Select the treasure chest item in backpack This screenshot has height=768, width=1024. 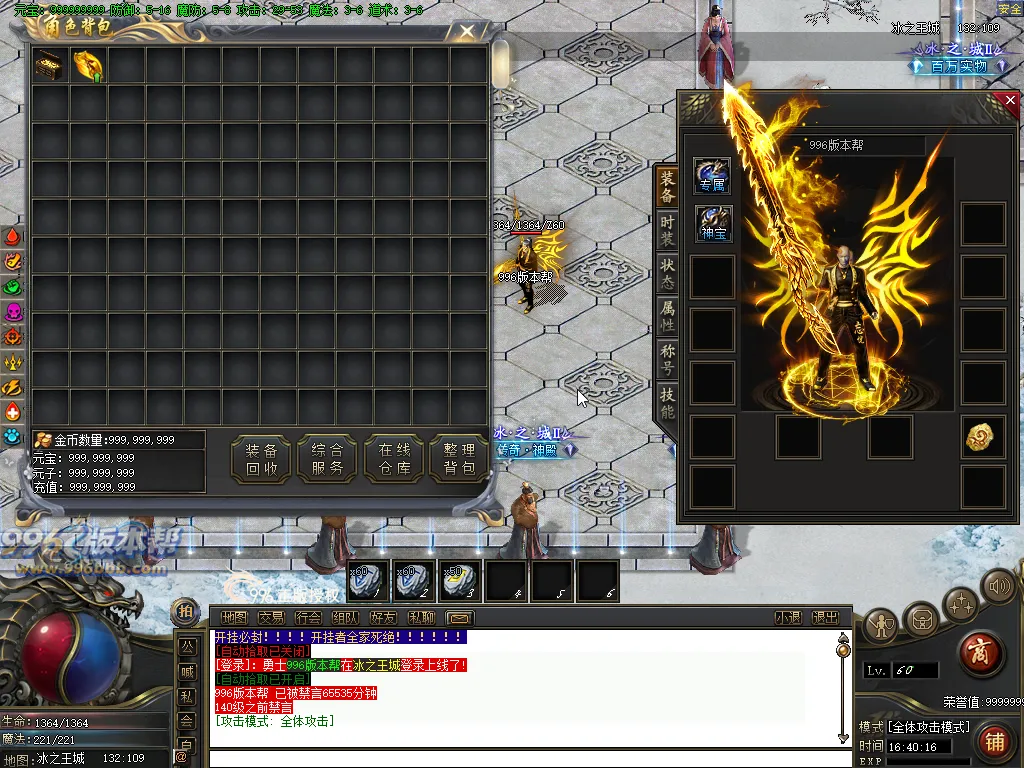click(x=49, y=66)
